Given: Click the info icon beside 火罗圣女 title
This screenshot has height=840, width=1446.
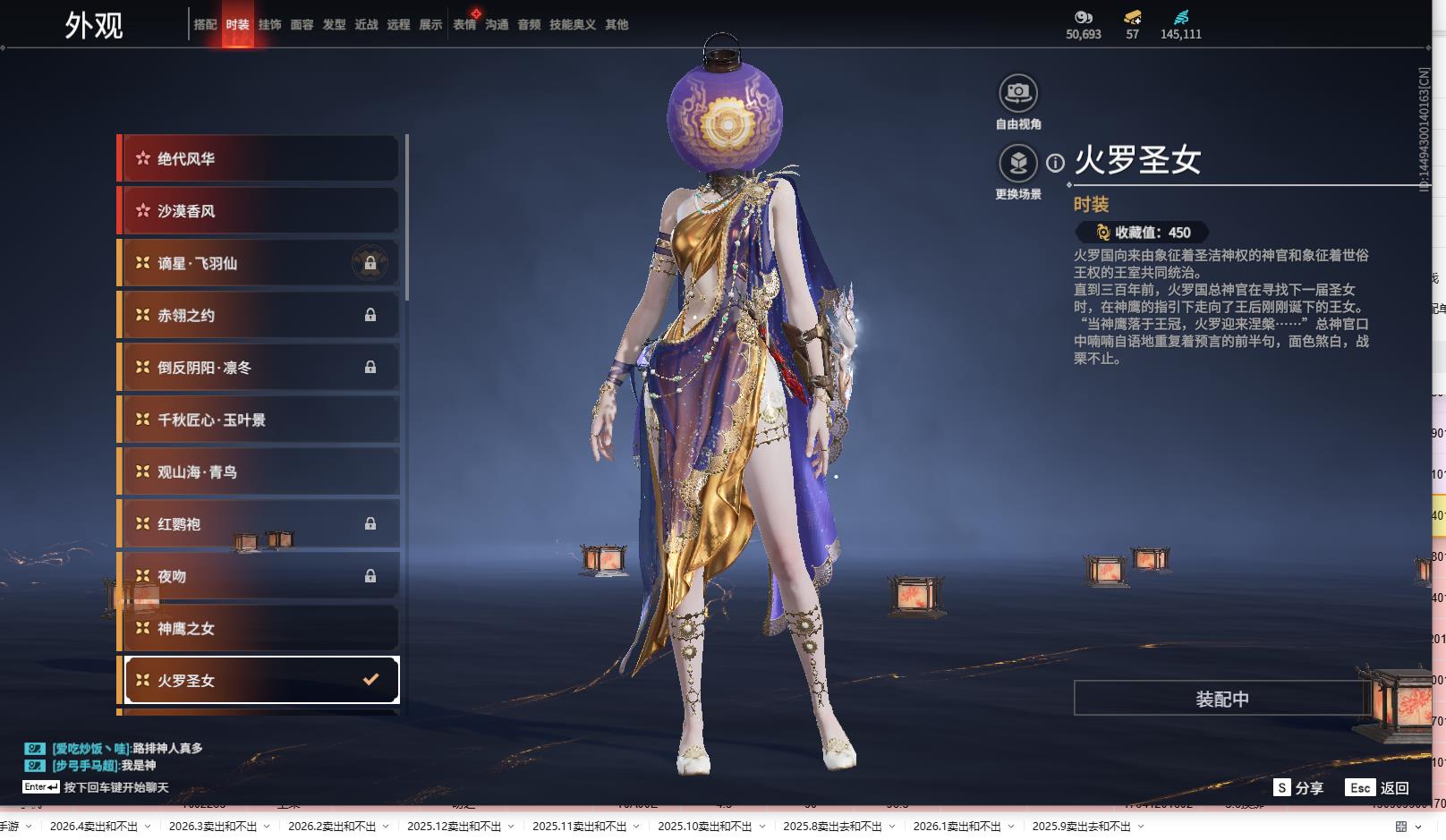Looking at the screenshot, I should pyautogui.click(x=1056, y=163).
